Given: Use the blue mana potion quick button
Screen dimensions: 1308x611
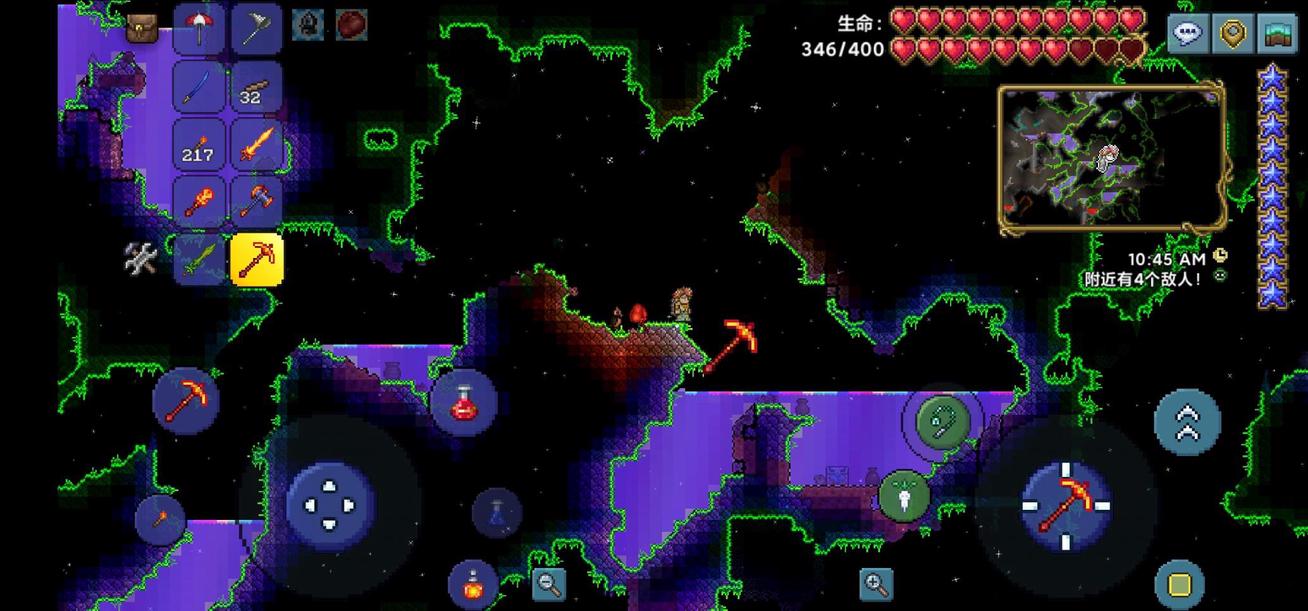Looking at the screenshot, I should coord(497,513).
